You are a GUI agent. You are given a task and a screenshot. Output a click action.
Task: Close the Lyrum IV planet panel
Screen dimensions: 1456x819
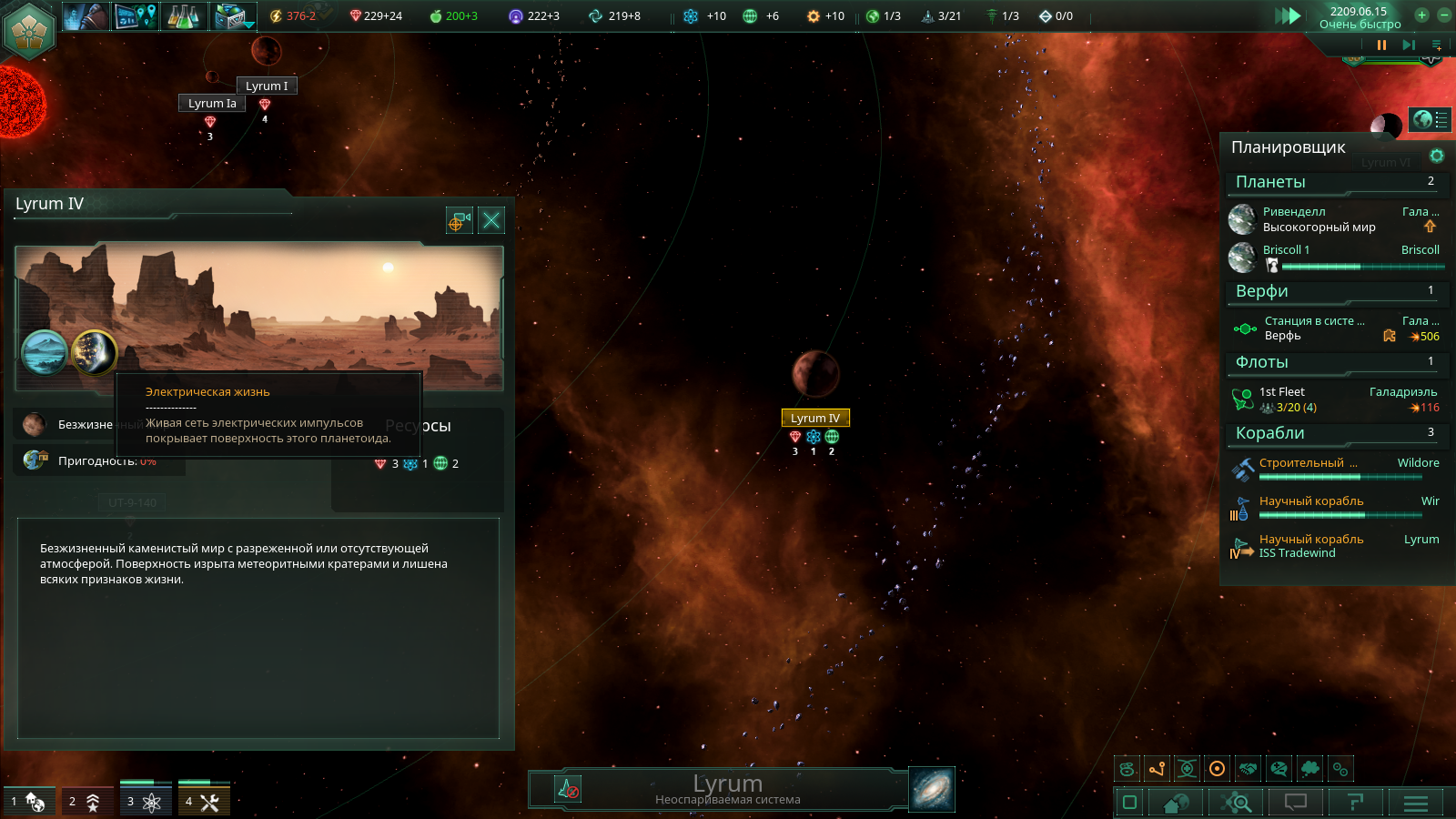(491, 220)
